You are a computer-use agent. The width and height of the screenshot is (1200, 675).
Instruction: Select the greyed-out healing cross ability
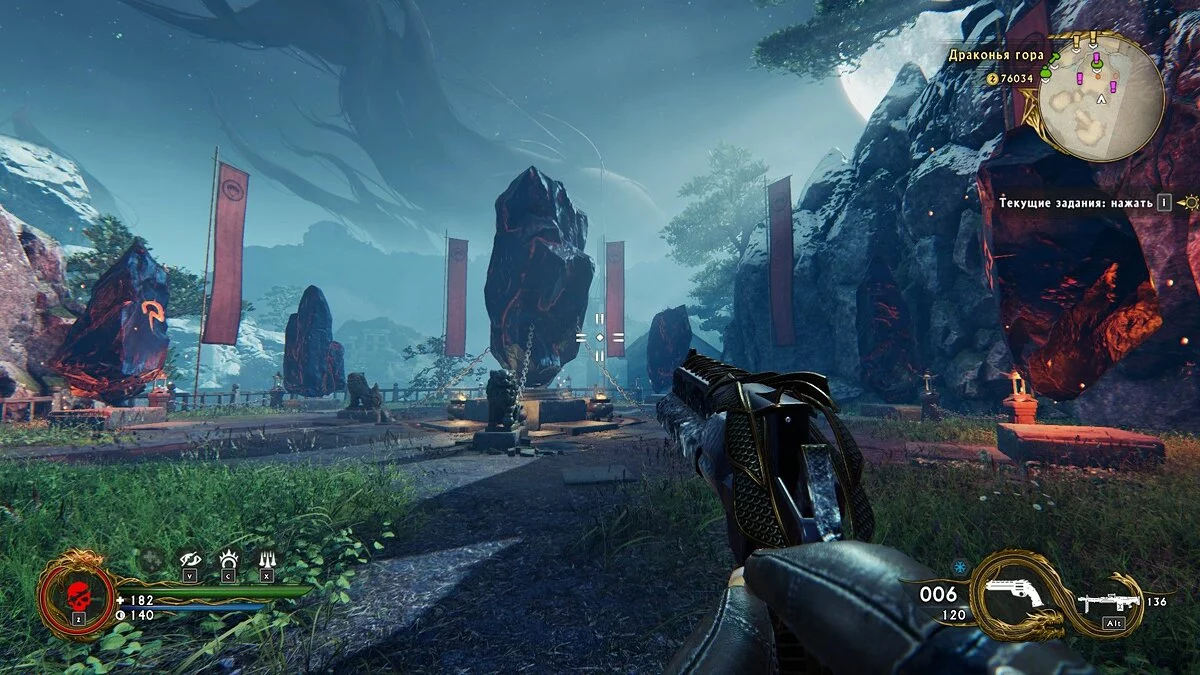pyautogui.click(x=150, y=560)
